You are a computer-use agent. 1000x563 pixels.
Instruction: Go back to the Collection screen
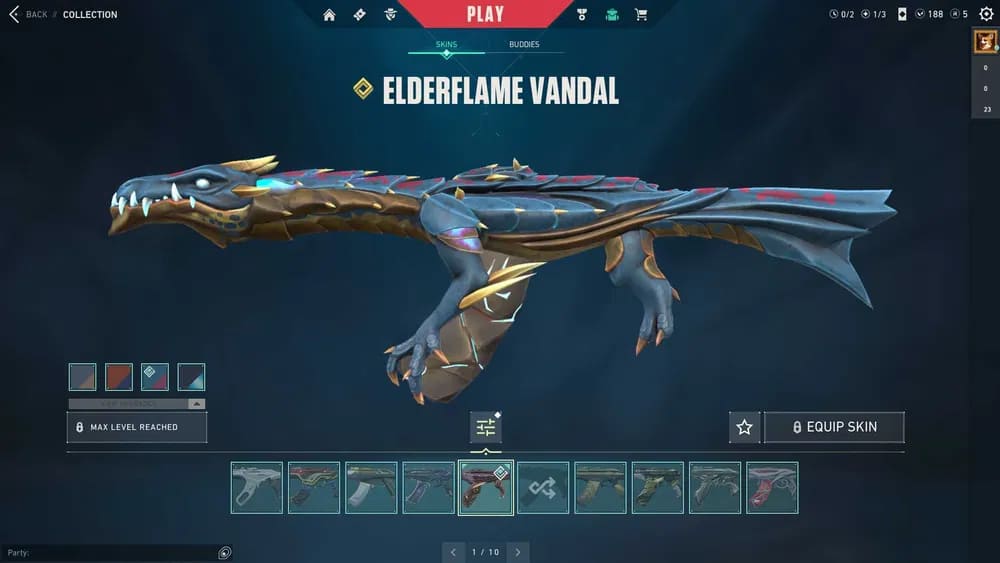coord(28,14)
